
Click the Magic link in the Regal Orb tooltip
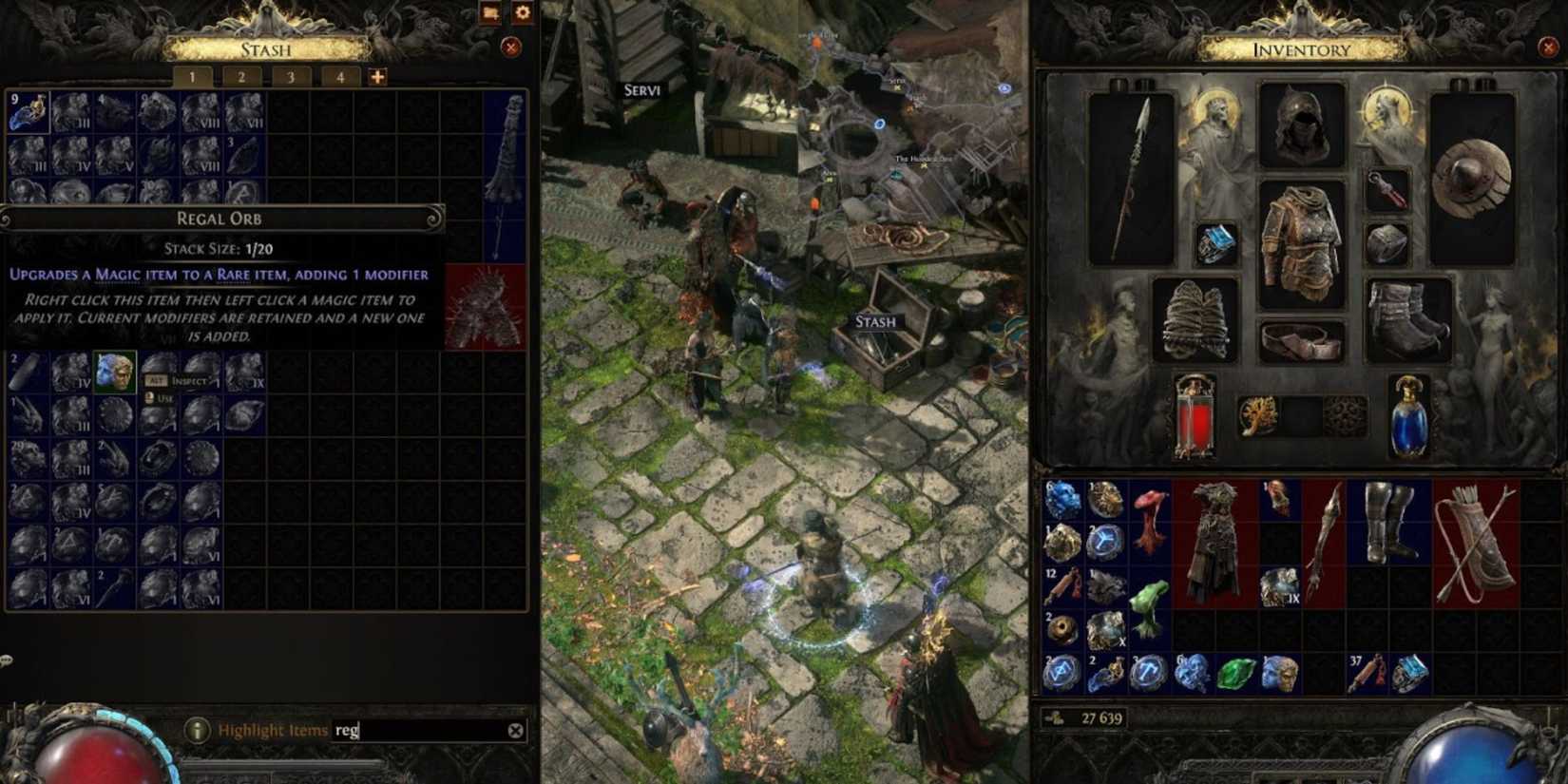(119, 274)
